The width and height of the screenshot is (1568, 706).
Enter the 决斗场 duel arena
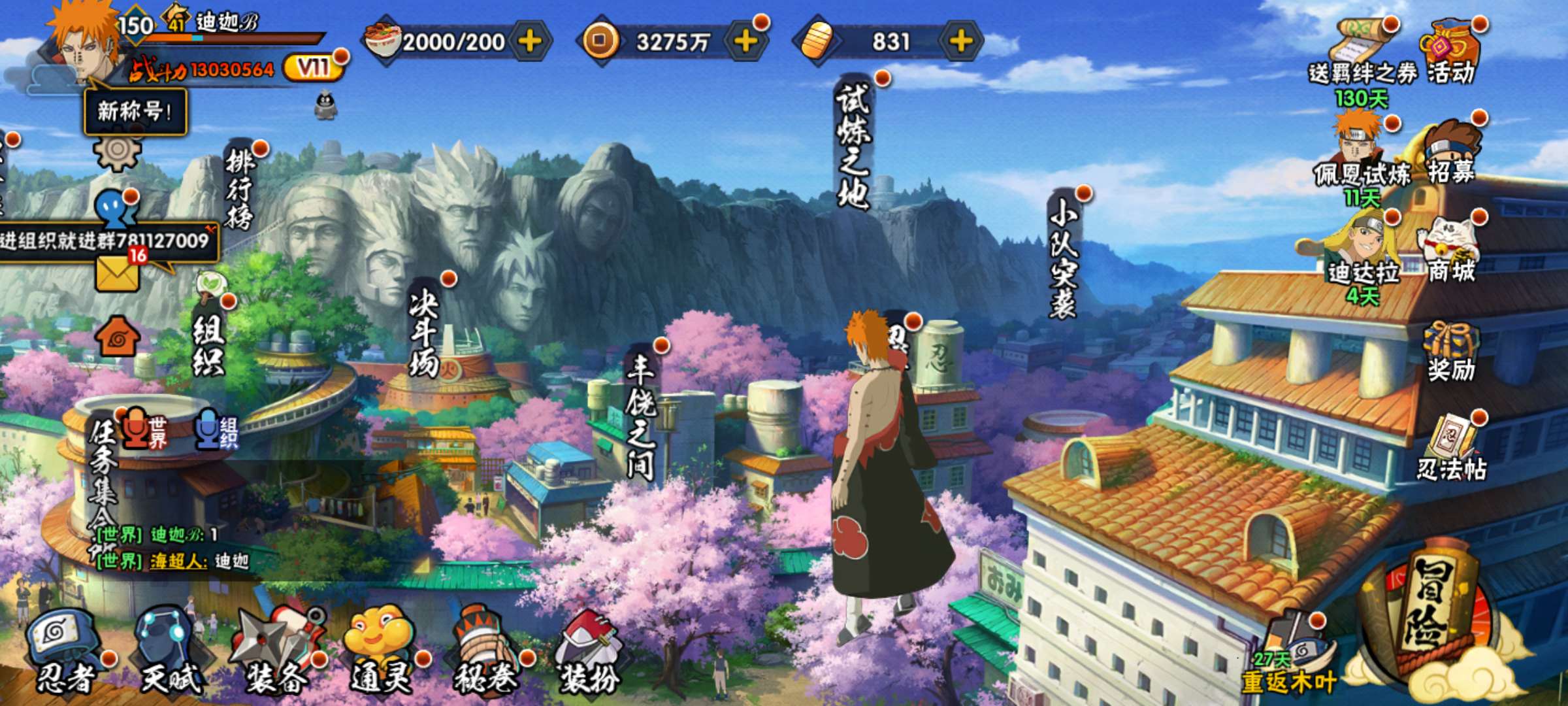(423, 333)
